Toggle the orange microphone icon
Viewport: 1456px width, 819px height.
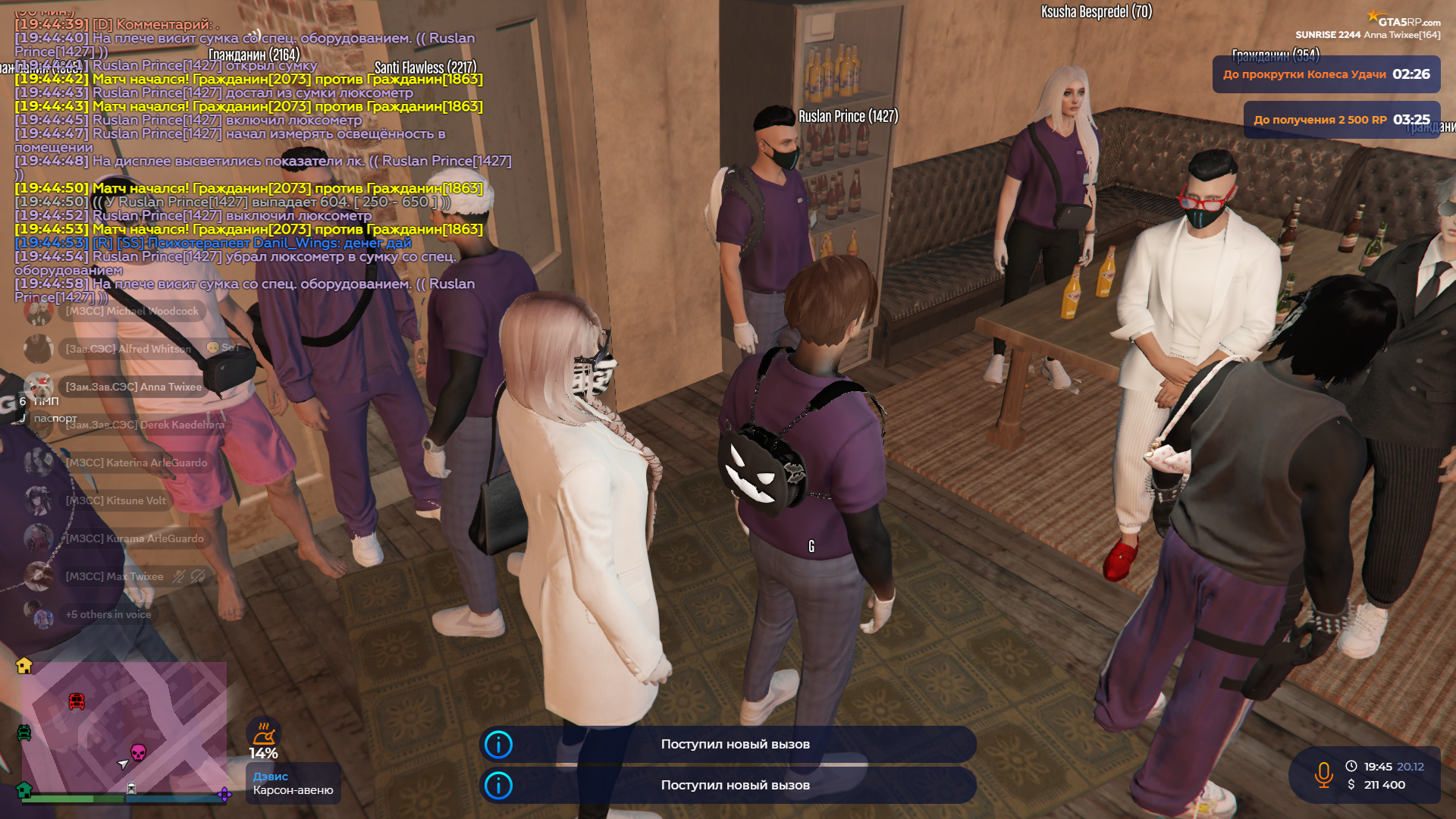1323,774
